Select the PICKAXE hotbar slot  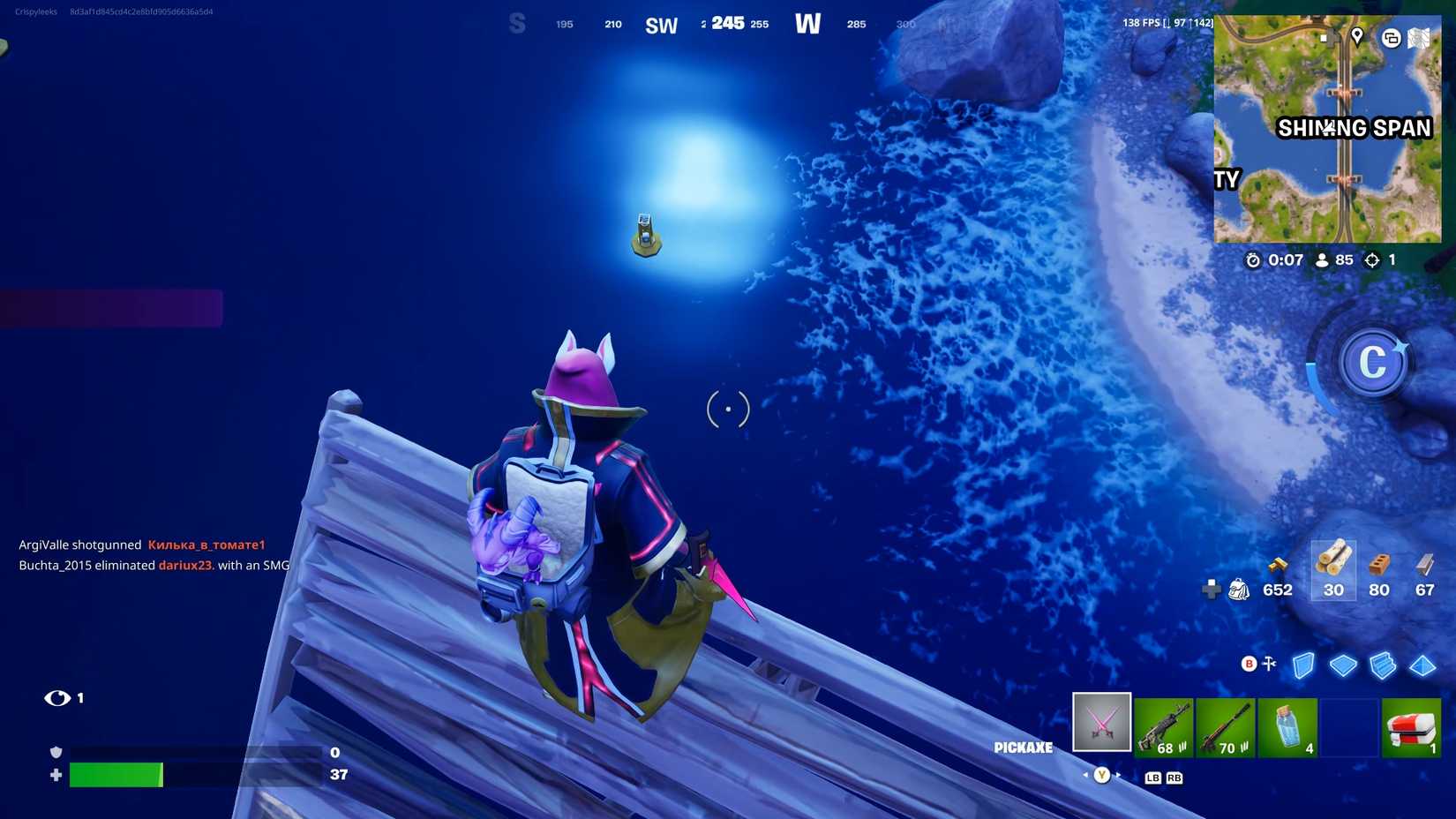tap(1101, 723)
